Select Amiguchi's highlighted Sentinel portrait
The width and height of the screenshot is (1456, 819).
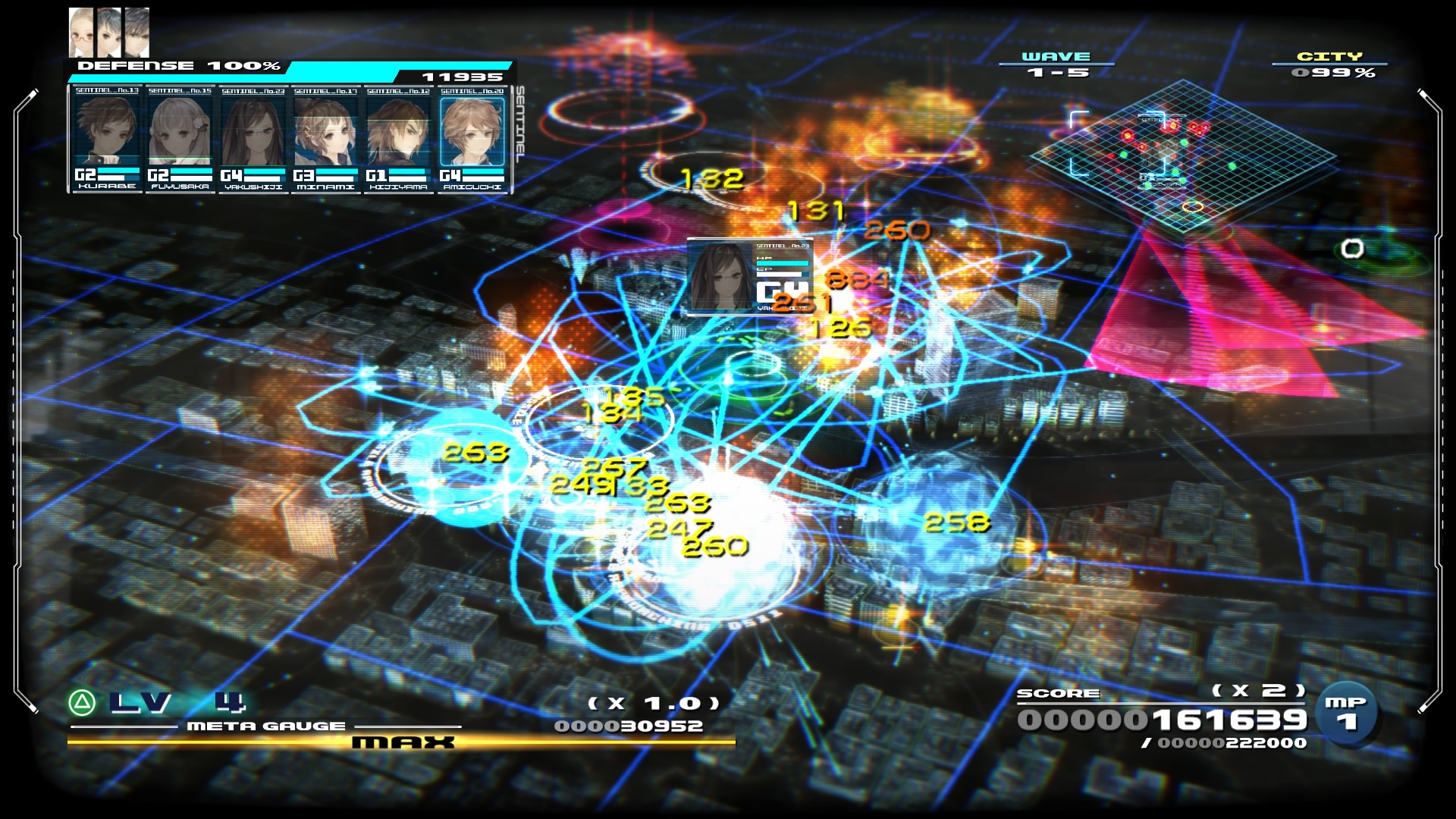tap(472, 130)
